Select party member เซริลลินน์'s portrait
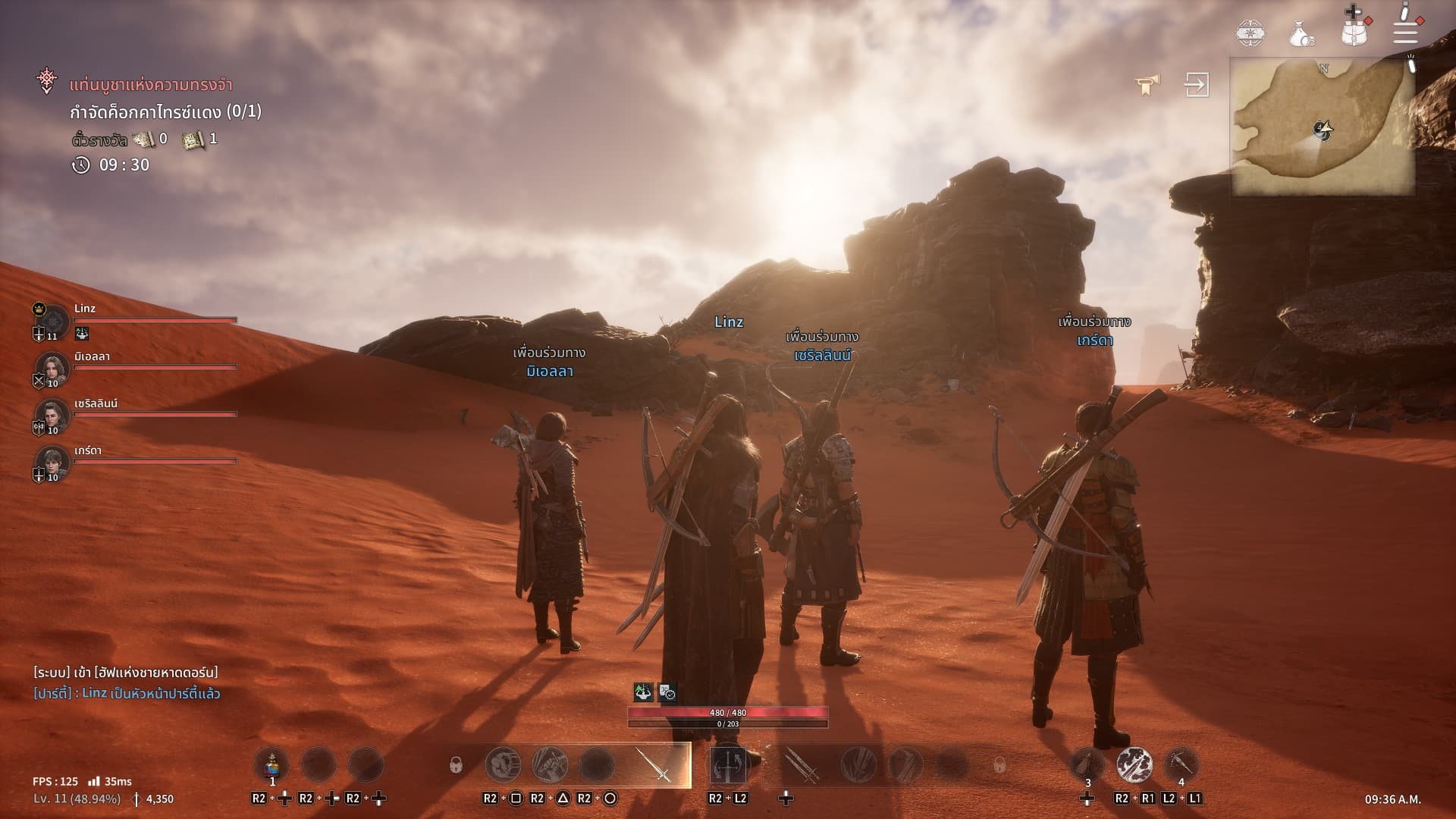Screen dimensions: 1456x819 pos(52,416)
